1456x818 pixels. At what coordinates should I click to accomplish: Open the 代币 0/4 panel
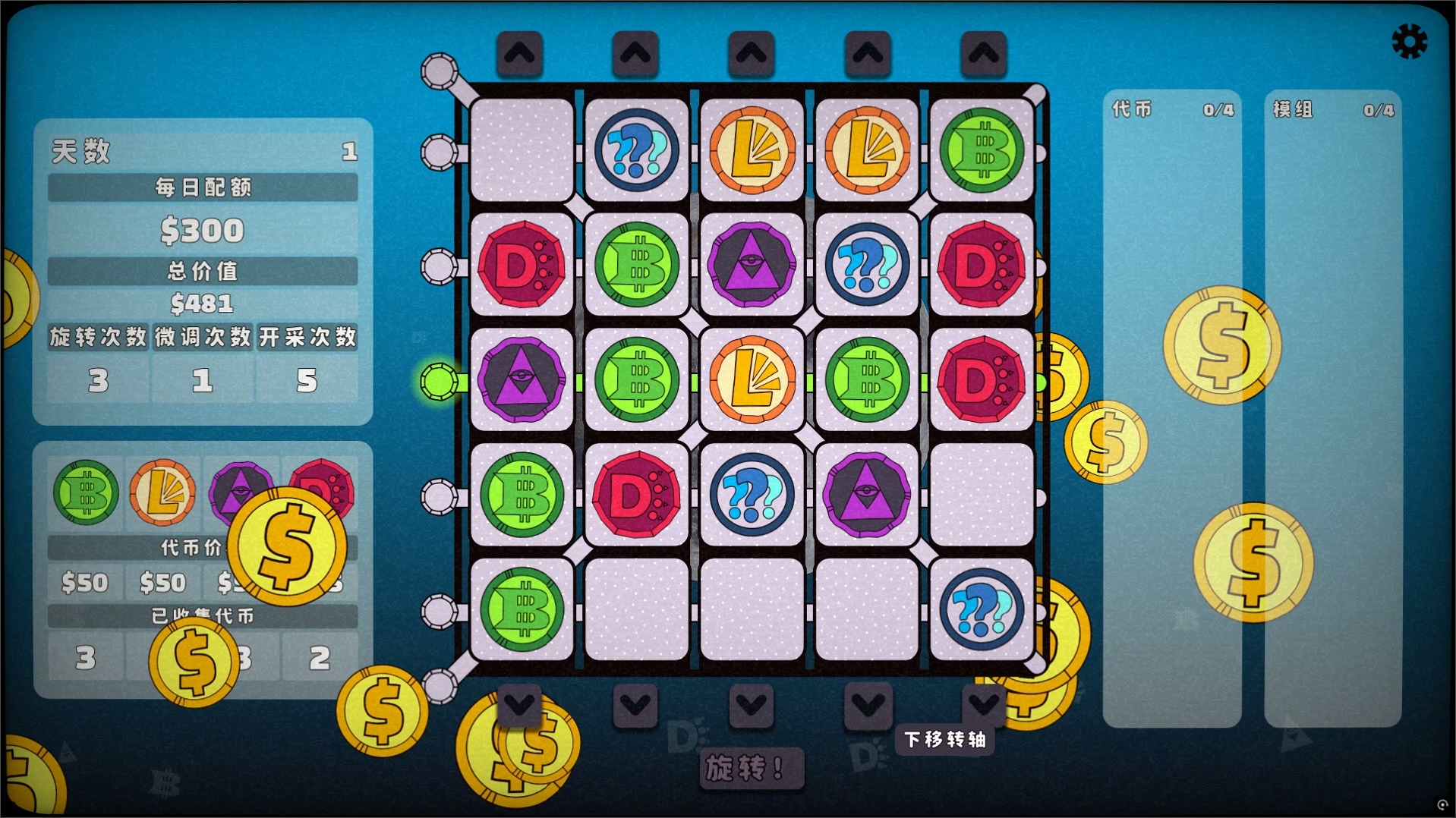click(1173, 110)
